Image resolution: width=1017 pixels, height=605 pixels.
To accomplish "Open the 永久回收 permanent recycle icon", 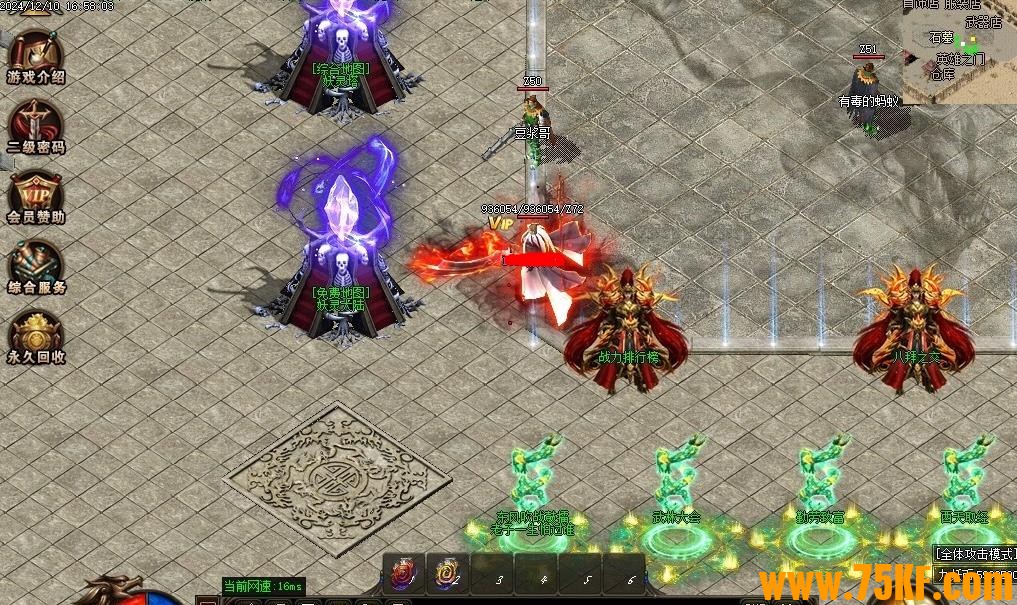I will [36, 335].
